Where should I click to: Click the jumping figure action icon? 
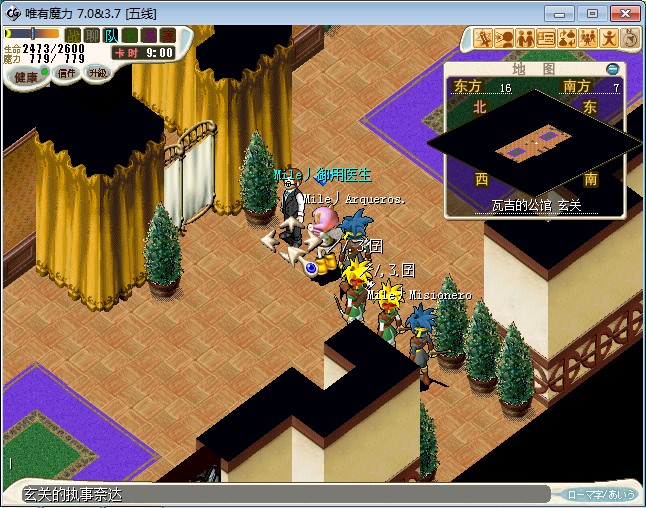point(609,39)
